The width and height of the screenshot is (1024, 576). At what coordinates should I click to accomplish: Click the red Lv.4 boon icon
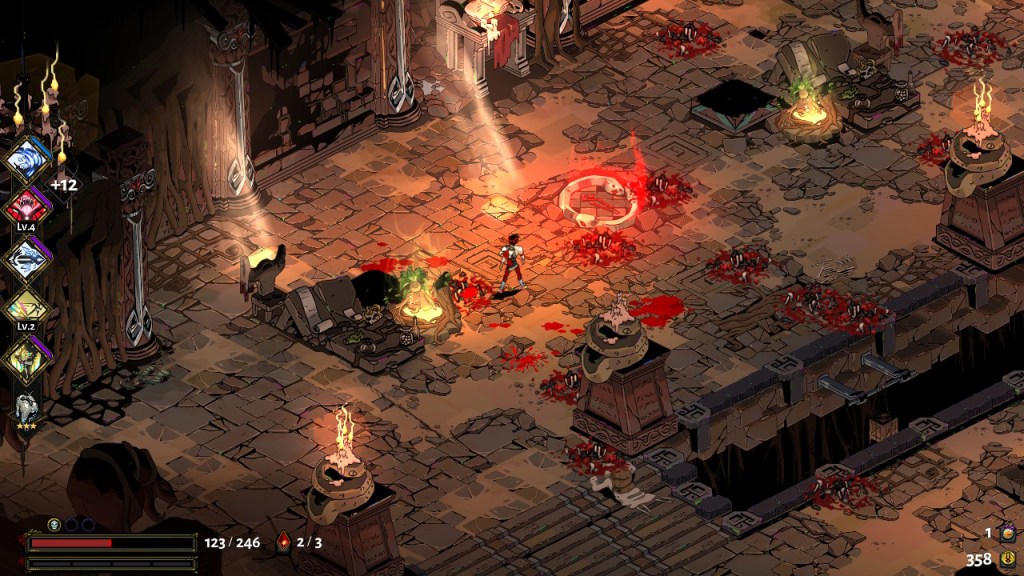[26, 207]
